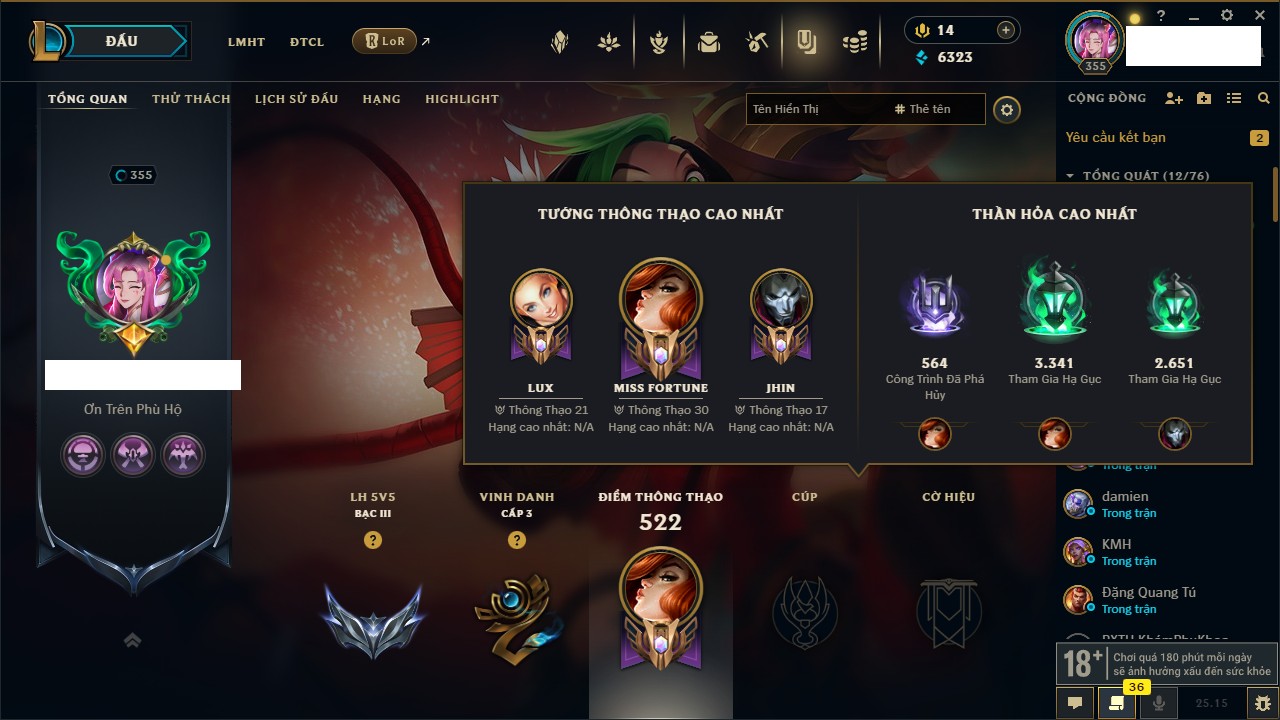This screenshot has height=720, width=1280.
Task: Select the Lux mastery portrait
Action: [540, 309]
